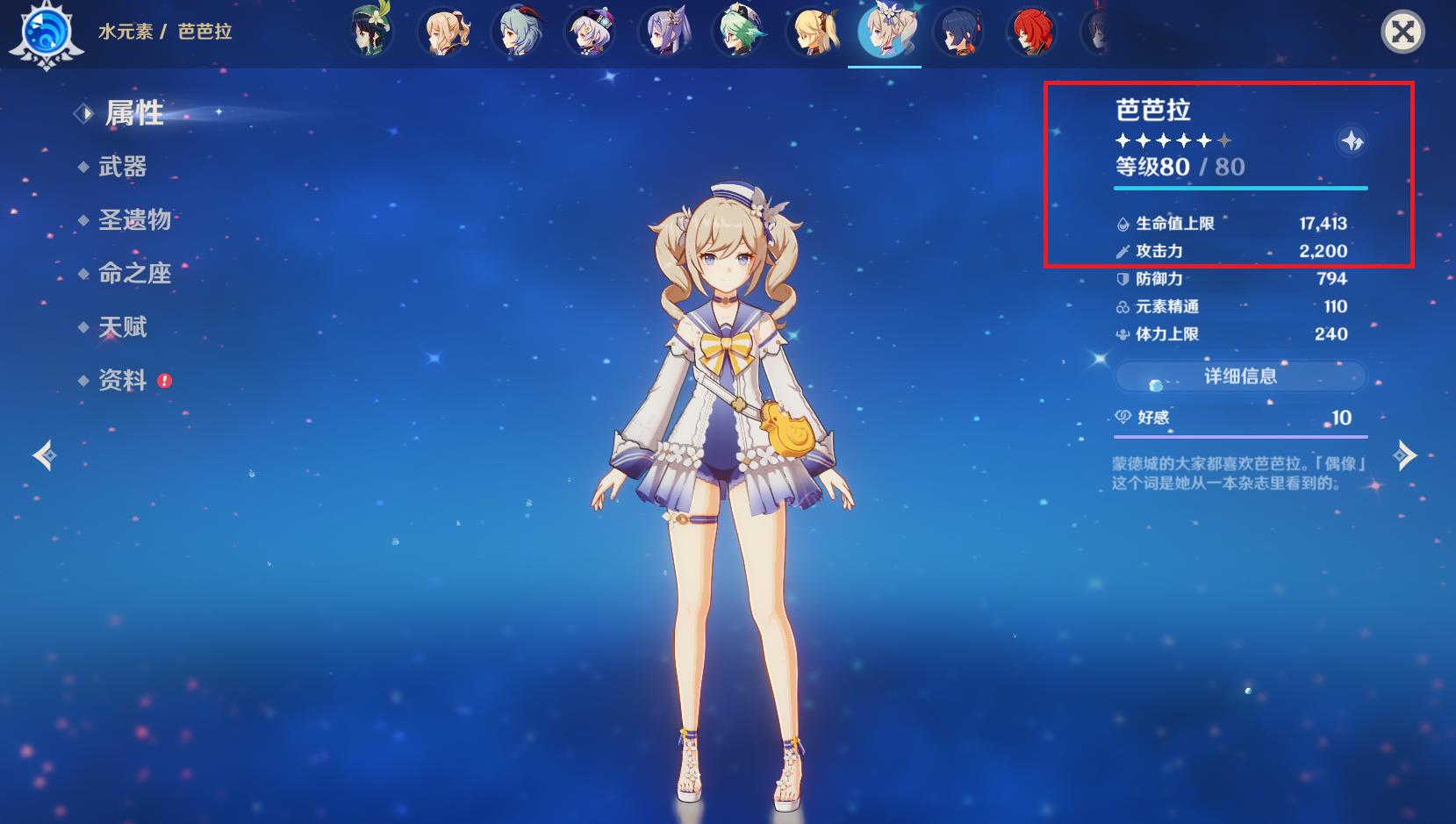Choose Diluc's red-haired portrait
The height and width of the screenshot is (824, 1456).
tap(1032, 32)
